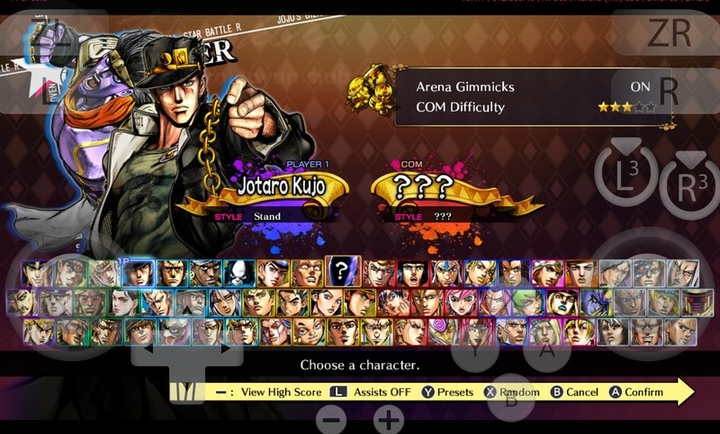
Task: Pick the pink spiral-faced character tile
Action: [440, 331]
